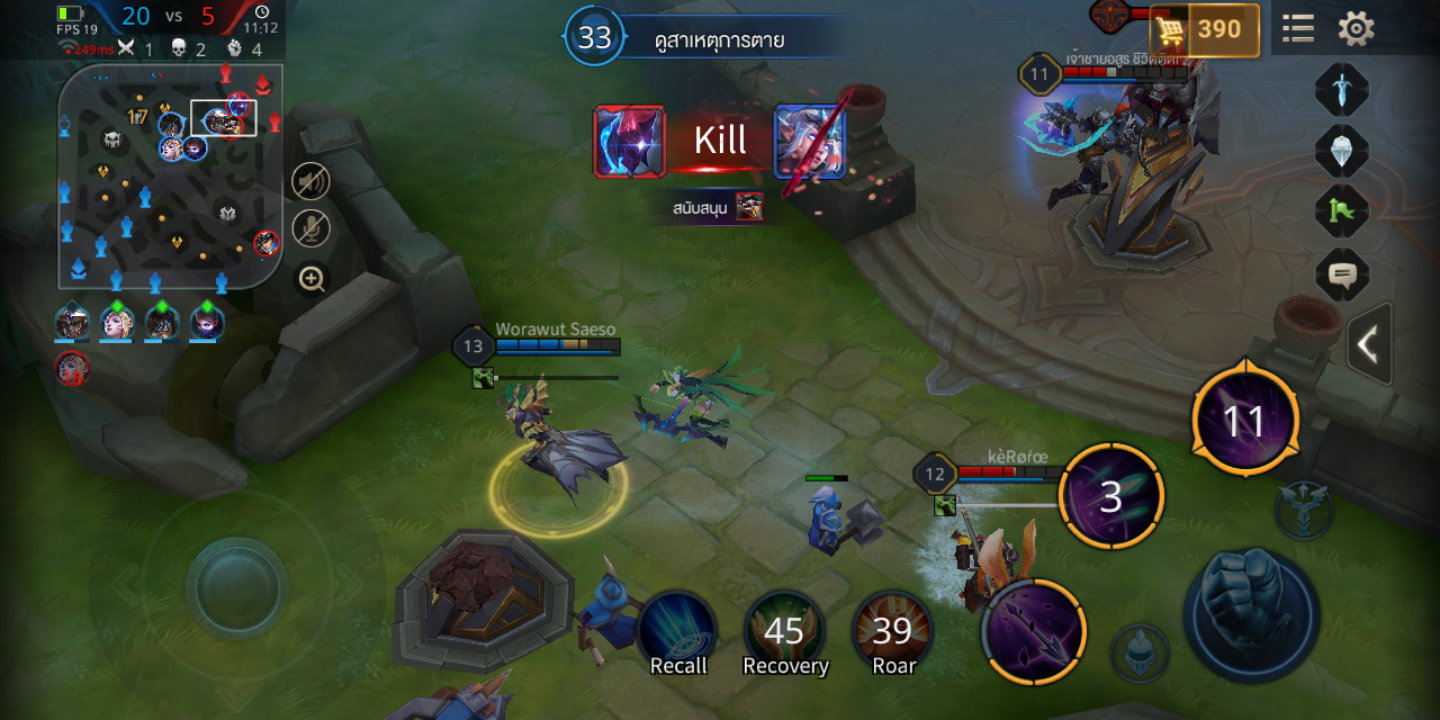
Task: Open the minimap
Action: coord(170,176)
